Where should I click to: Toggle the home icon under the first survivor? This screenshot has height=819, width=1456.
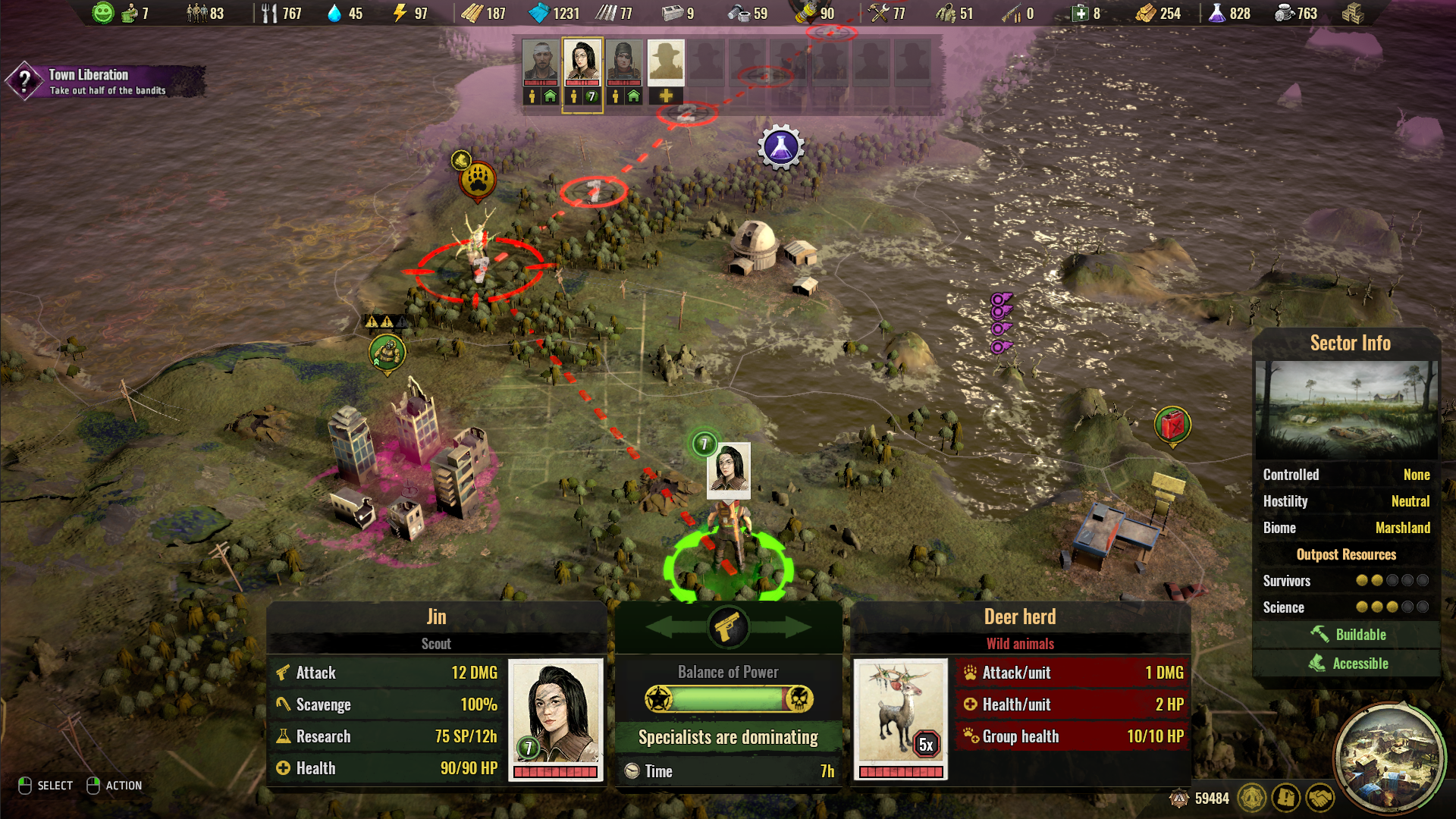pyautogui.click(x=550, y=96)
